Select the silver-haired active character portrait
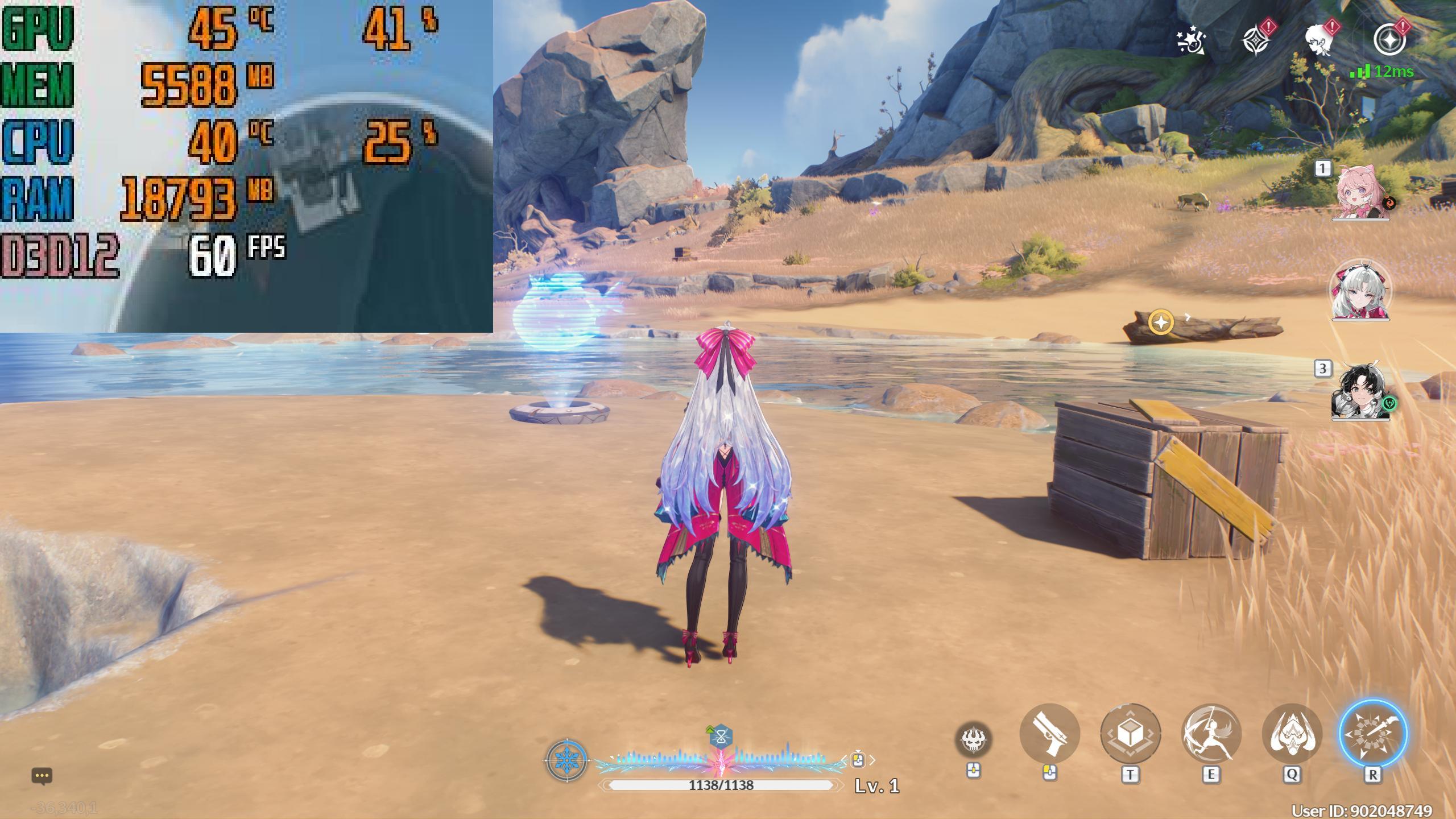 tap(1359, 291)
